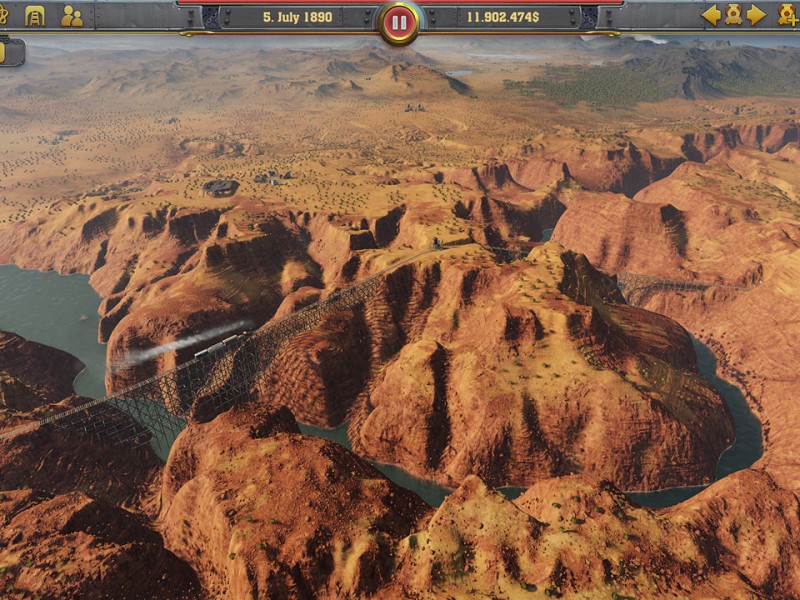This screenshot has height=600, width=800.
Task: Open the railway tunnel icon menu
Action: pos(35,15)
